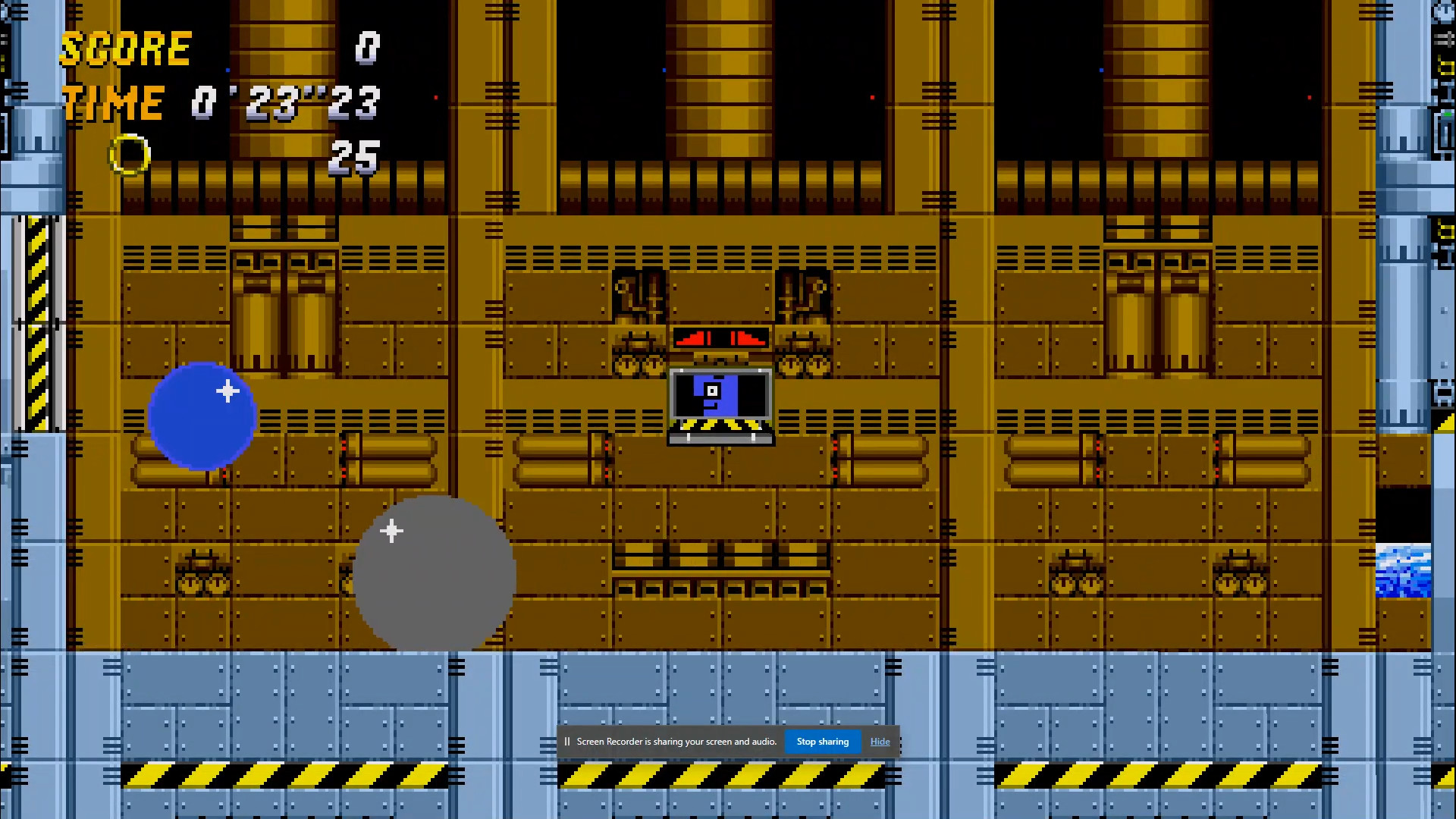This screenshot has width=1456, height=819.
Task: Select the yellow ring icon below TIME
Action: pos(130,154)
